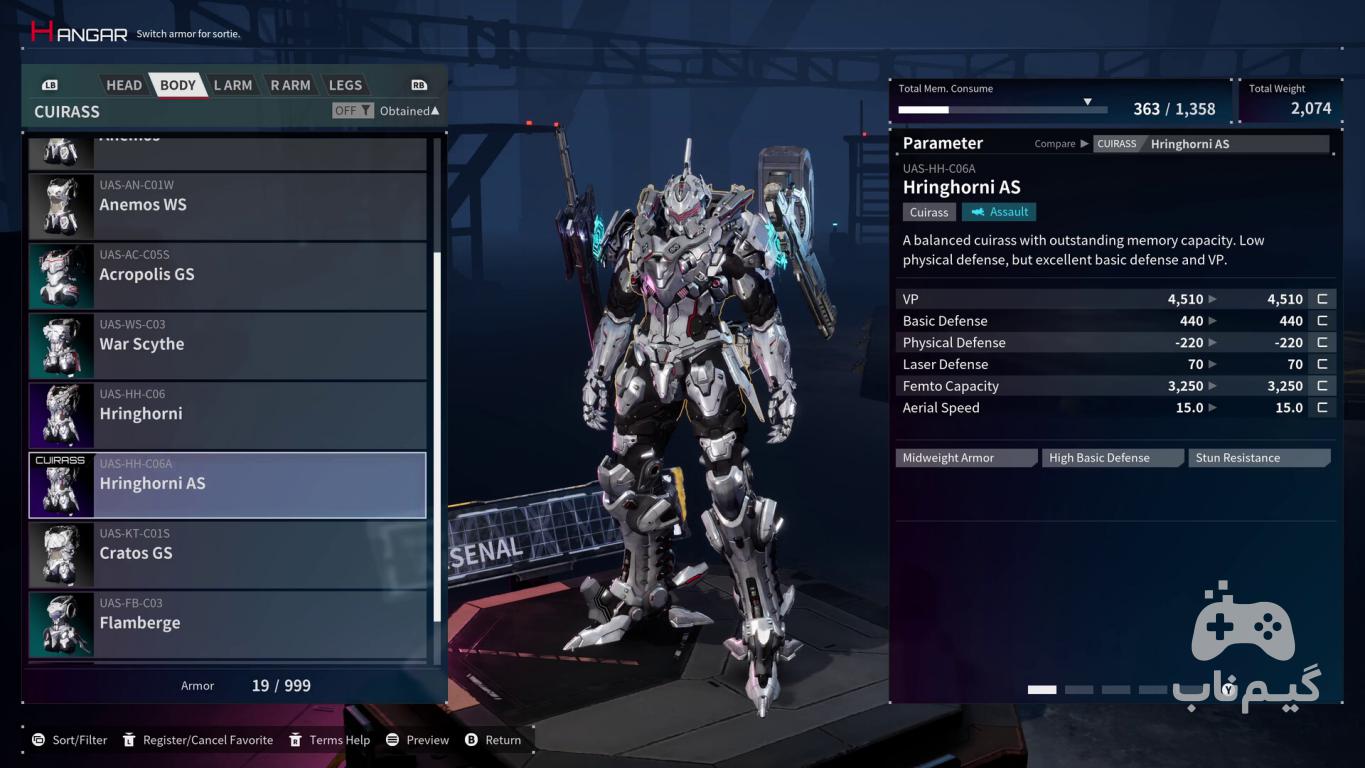1365x768 pixels.
Task: Select the Anemos WS cuirass
Action: point(228,205)
